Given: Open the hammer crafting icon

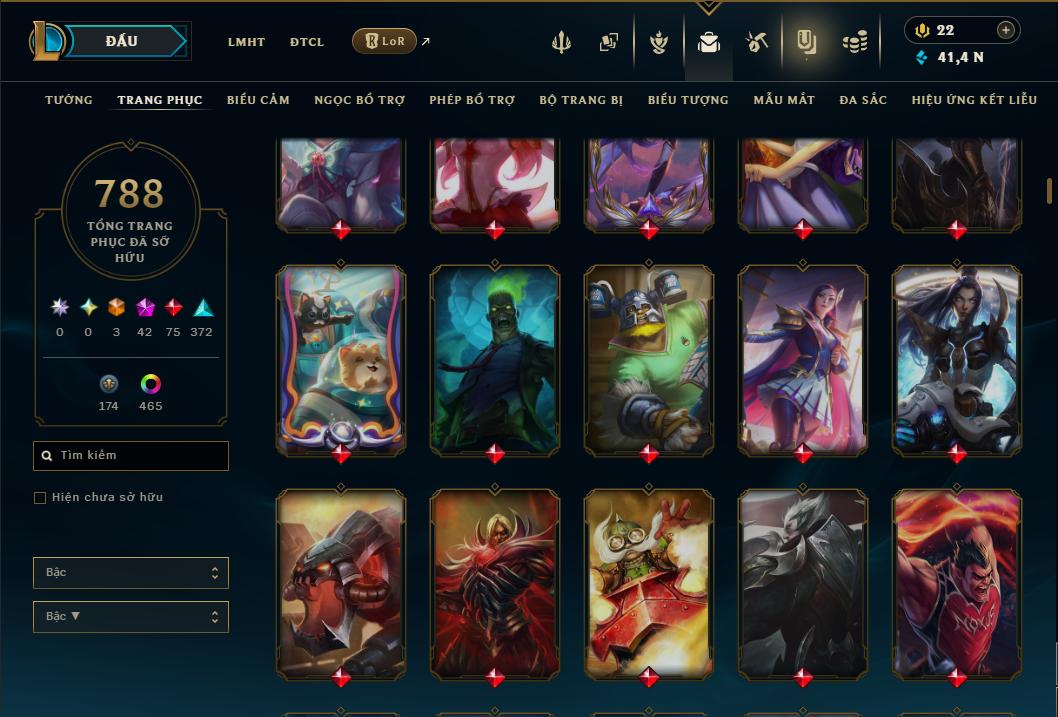Looking at the screenshot, I should tap(756, 42).
